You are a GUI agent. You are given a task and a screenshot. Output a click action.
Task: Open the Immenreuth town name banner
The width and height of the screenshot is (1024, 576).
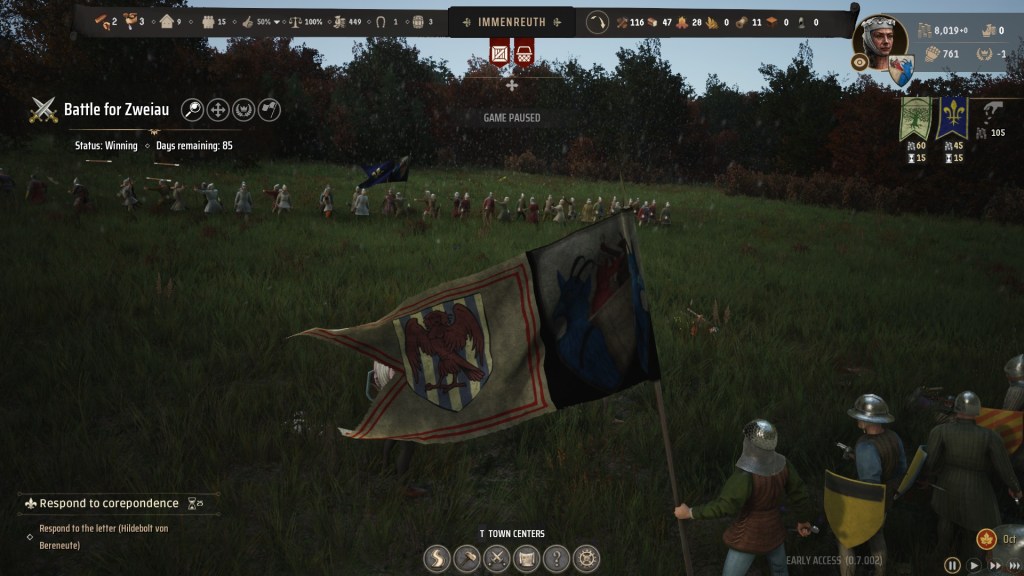pyautogui.click(x=511, y=21)
